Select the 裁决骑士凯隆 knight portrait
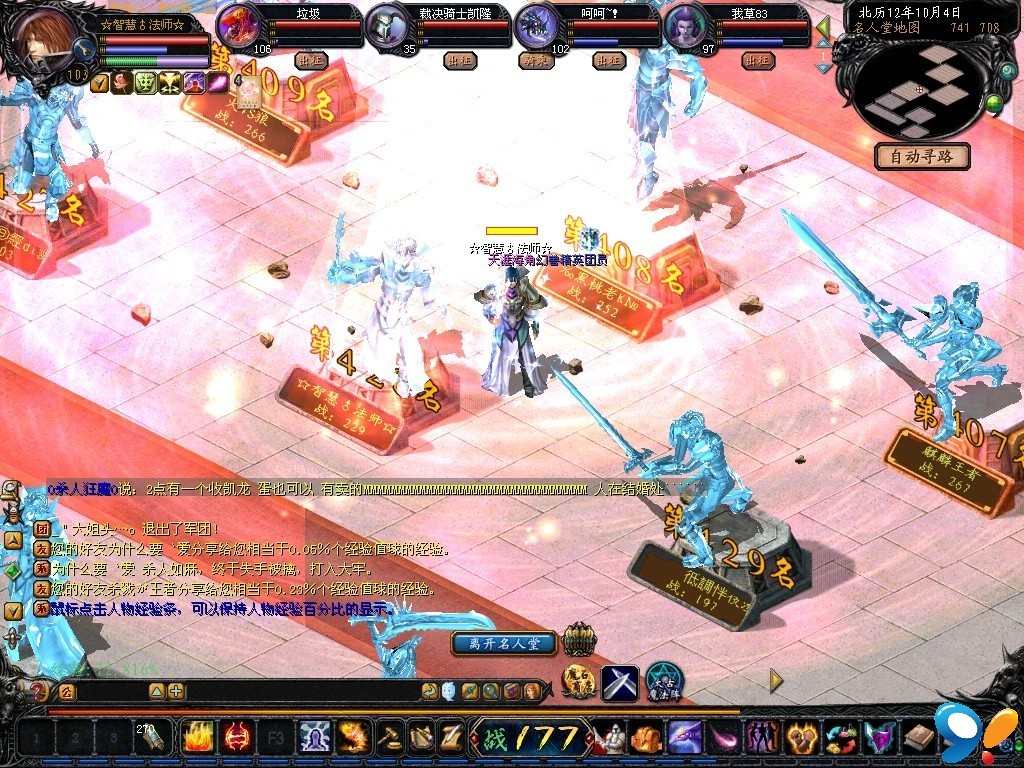 coord(387,25)
